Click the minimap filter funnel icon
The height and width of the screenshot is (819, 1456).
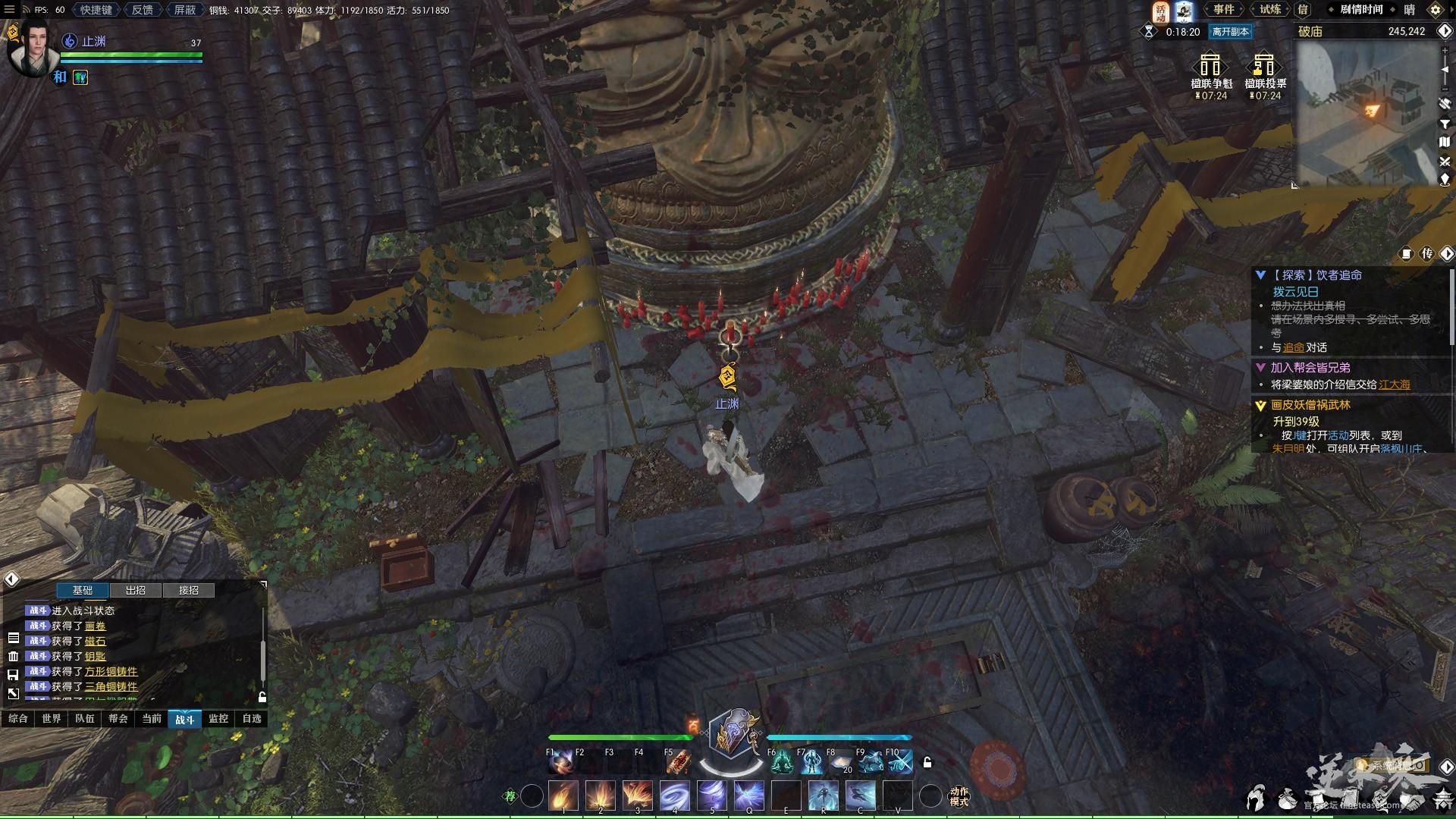1445,123
